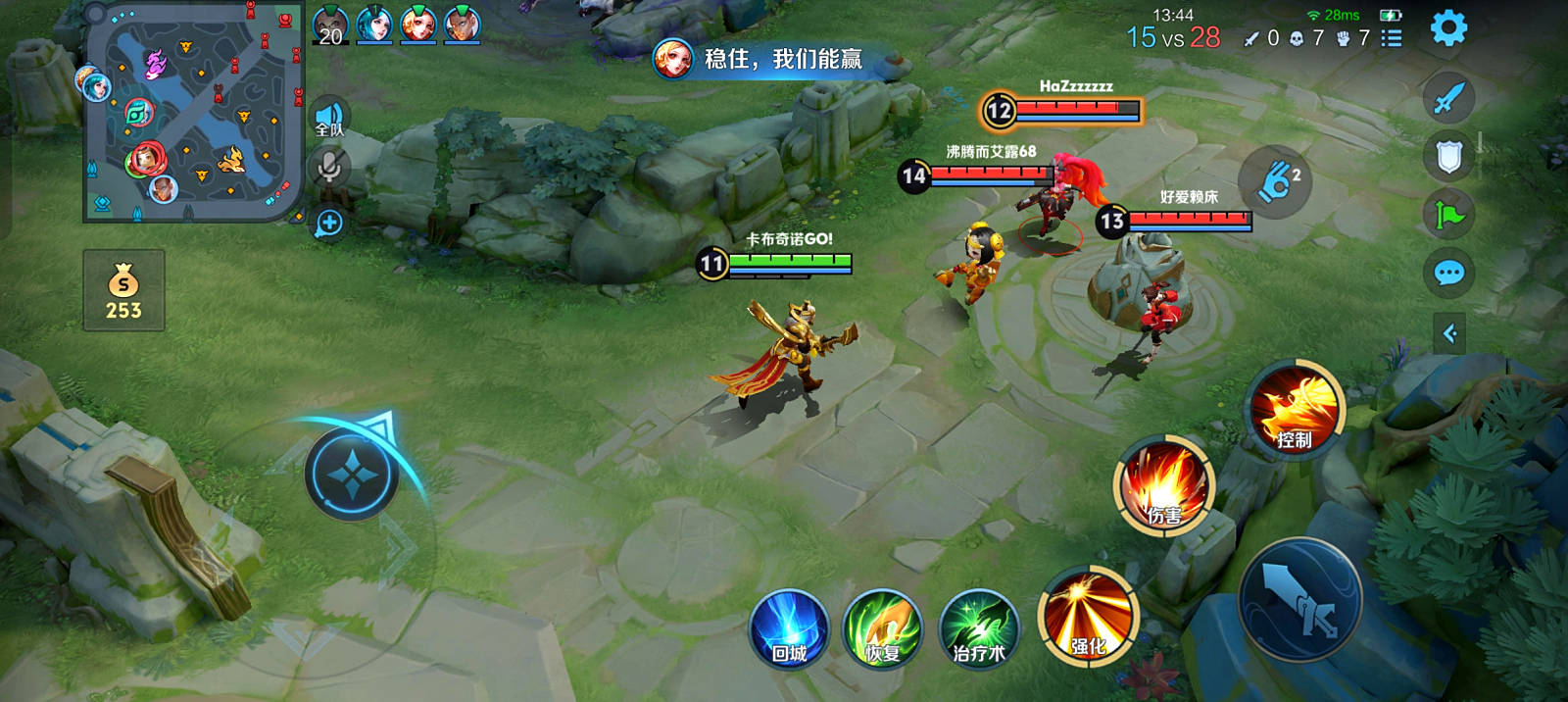
Task: Use the 强化 skill
Action: [1088, 618]
